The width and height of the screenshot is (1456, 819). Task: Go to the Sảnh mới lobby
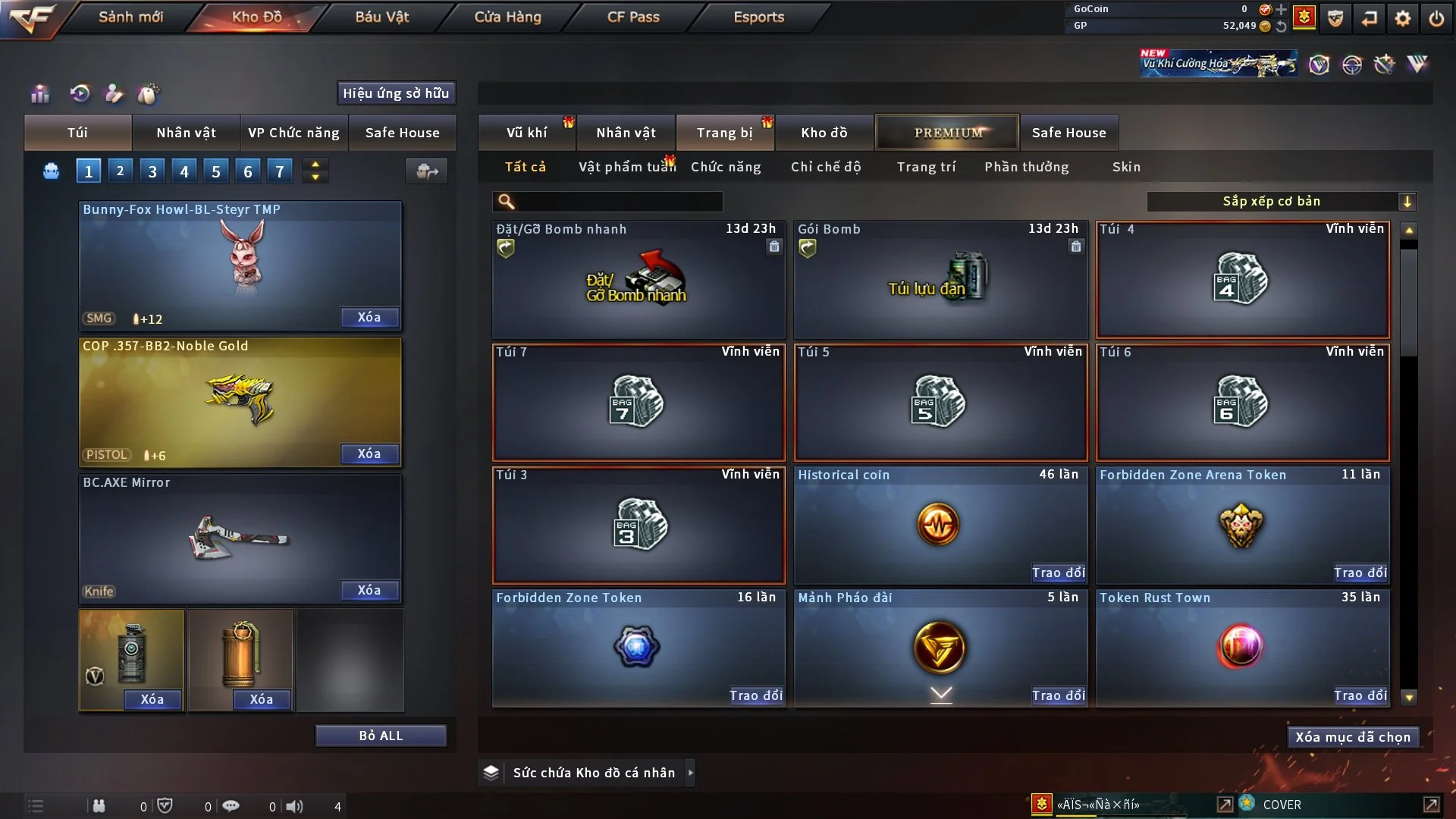[x=130, y=17]
